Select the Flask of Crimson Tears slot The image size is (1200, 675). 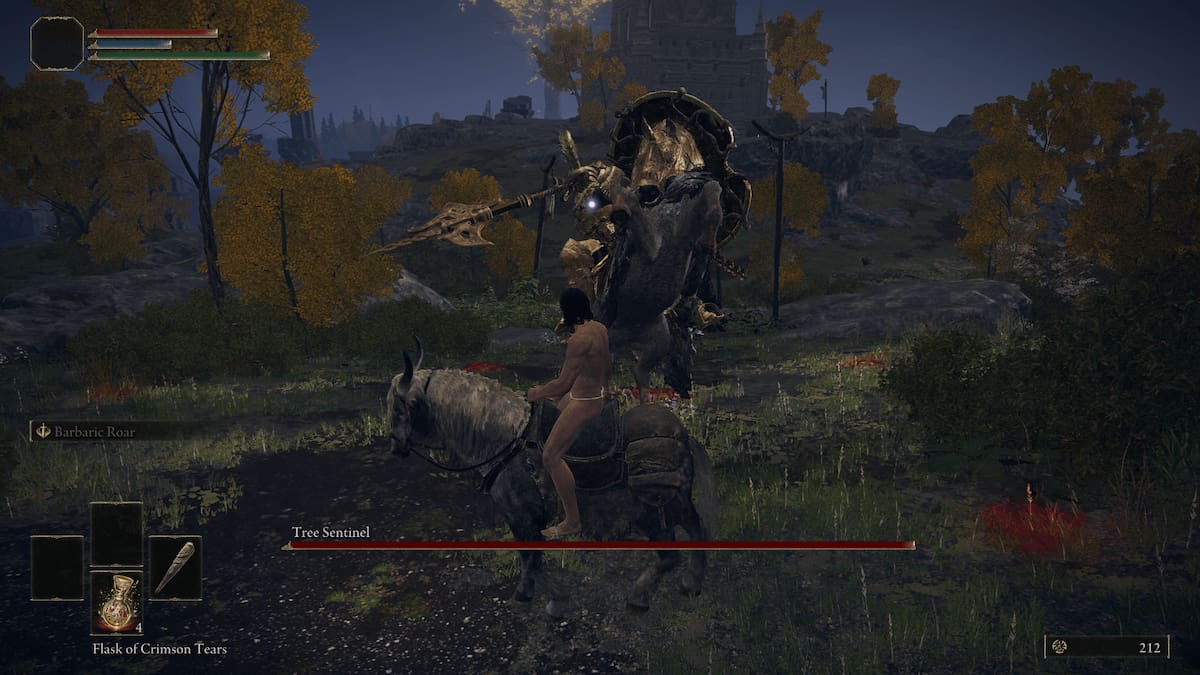pos(116,603)
